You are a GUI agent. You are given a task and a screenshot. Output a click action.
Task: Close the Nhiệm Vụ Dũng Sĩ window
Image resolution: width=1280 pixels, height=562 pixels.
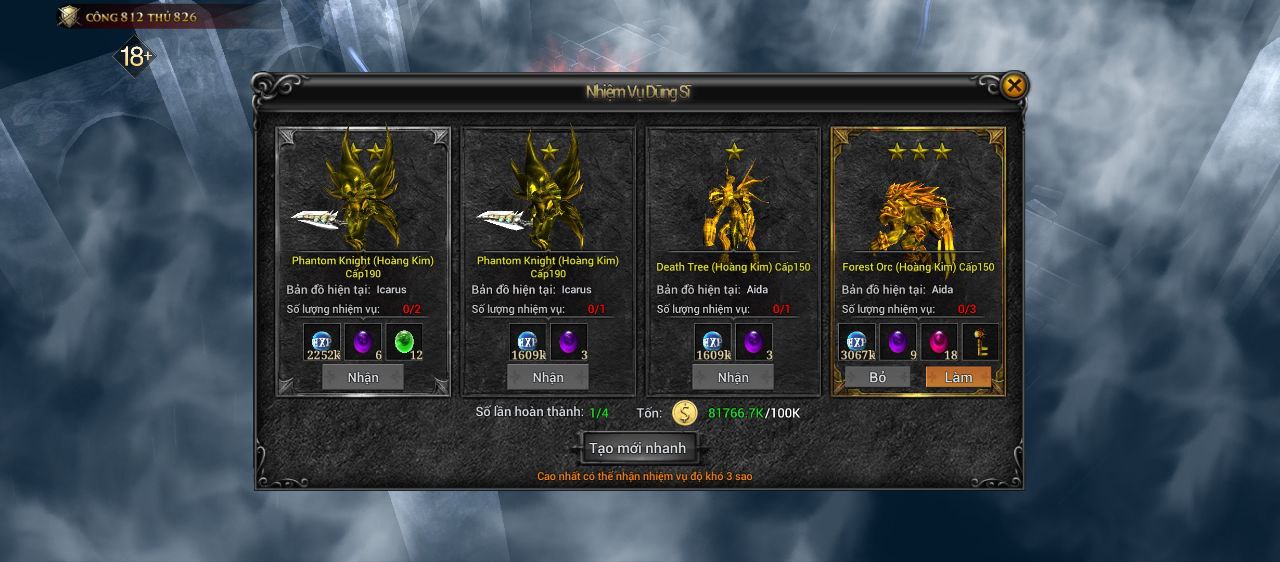[1013, 86]
